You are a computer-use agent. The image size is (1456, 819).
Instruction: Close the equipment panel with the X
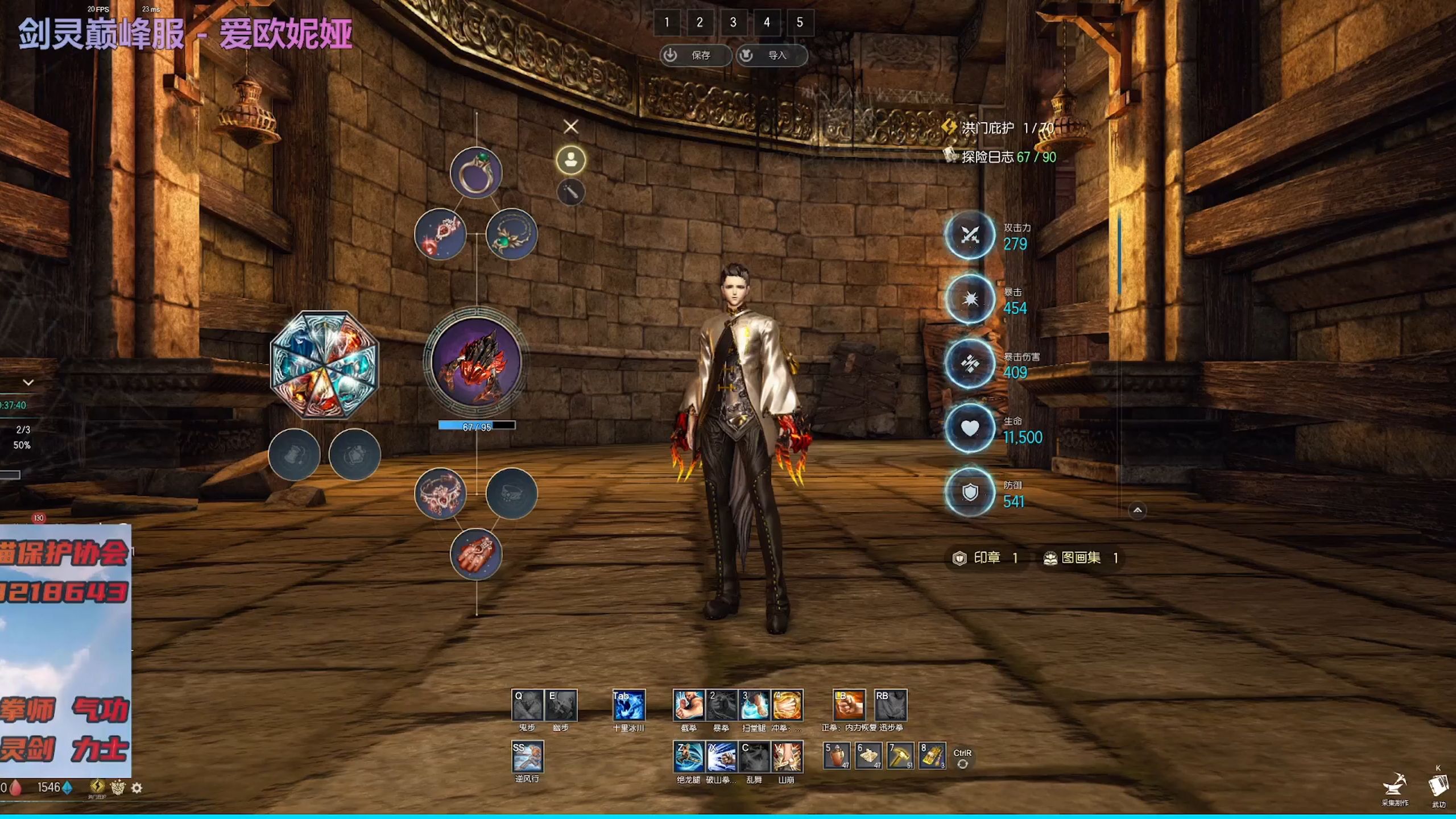[x=570, y=126]
